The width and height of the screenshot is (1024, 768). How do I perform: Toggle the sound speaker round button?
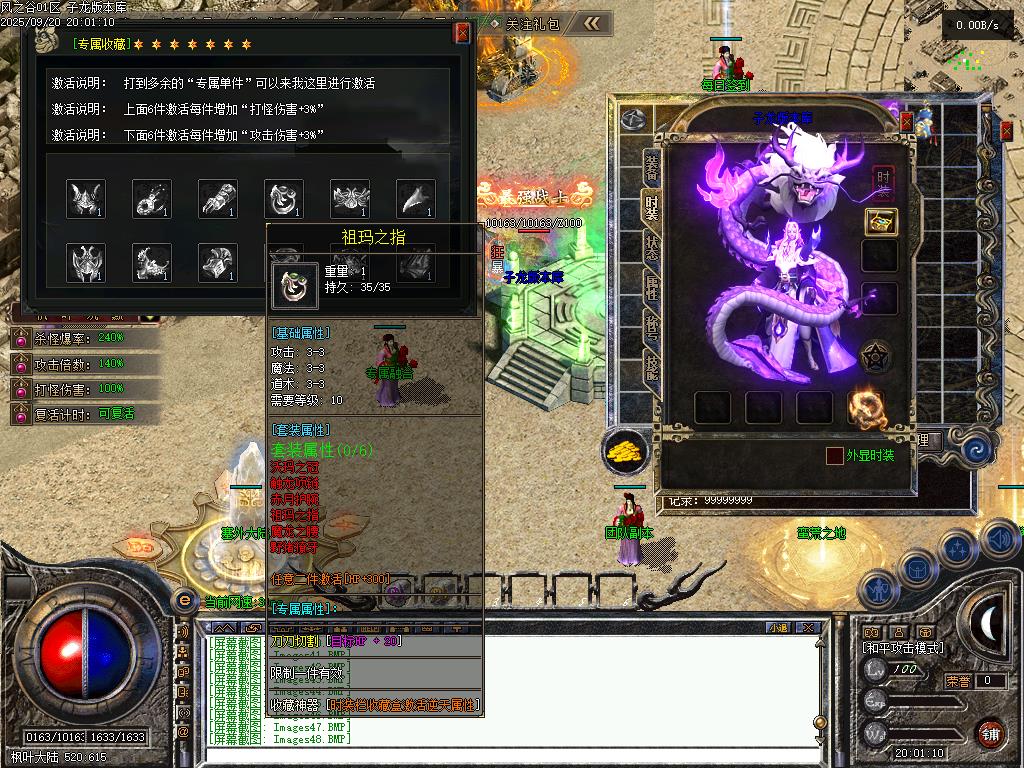999,540
